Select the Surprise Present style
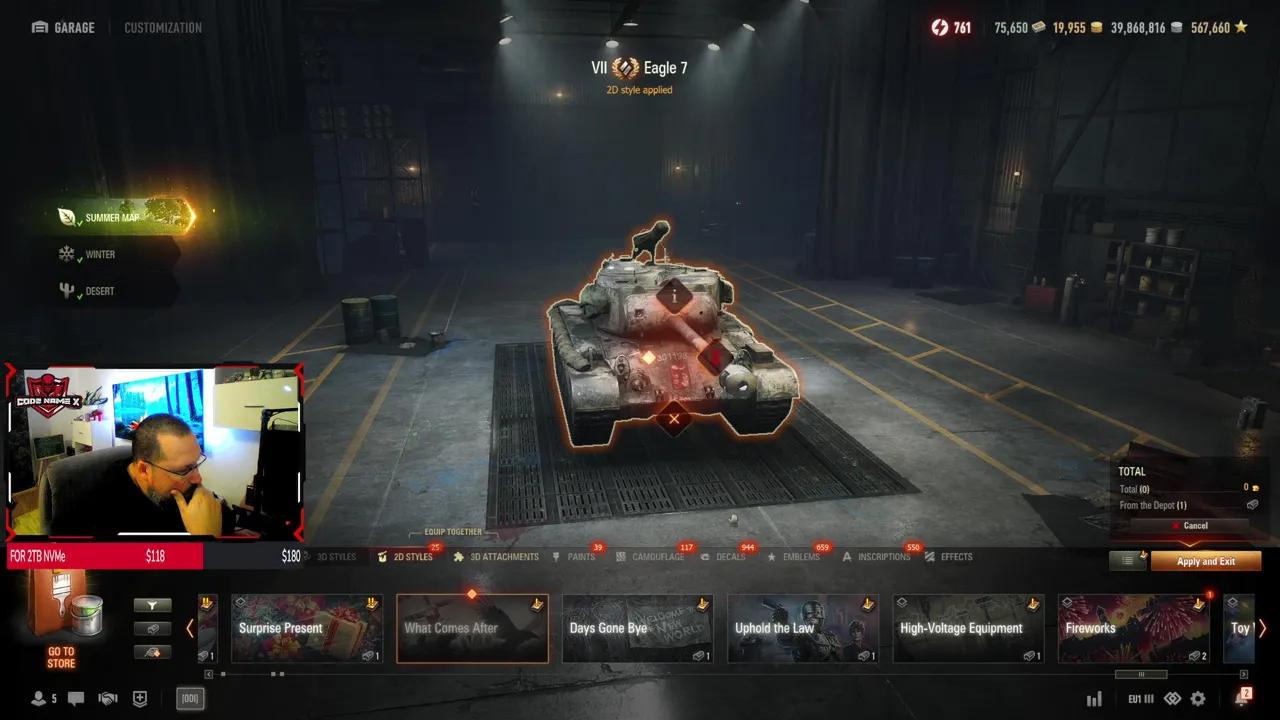Viewport: 1280px width, 720px height. (307, 629)
